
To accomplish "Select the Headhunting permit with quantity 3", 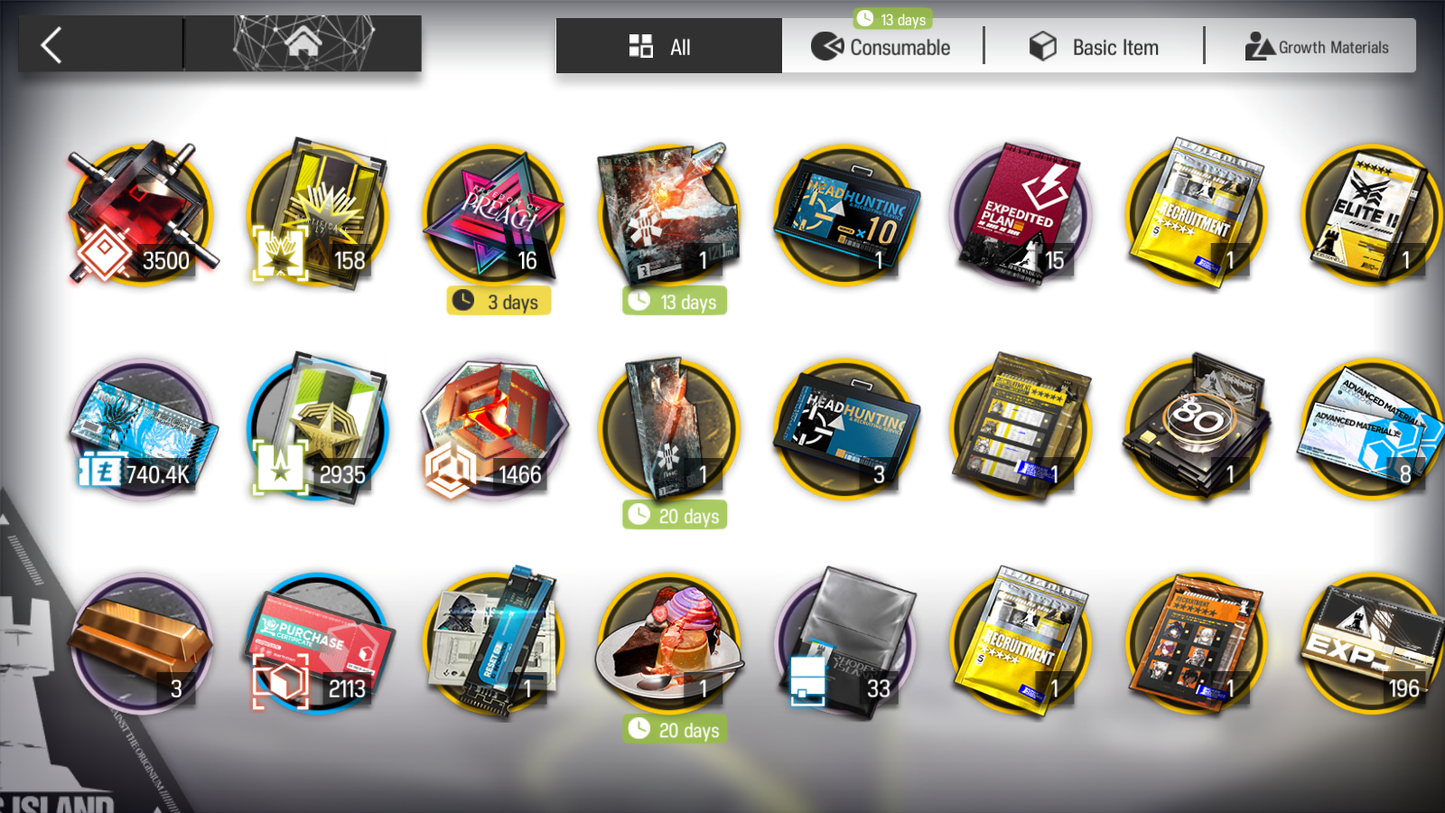I will point(845,430).
